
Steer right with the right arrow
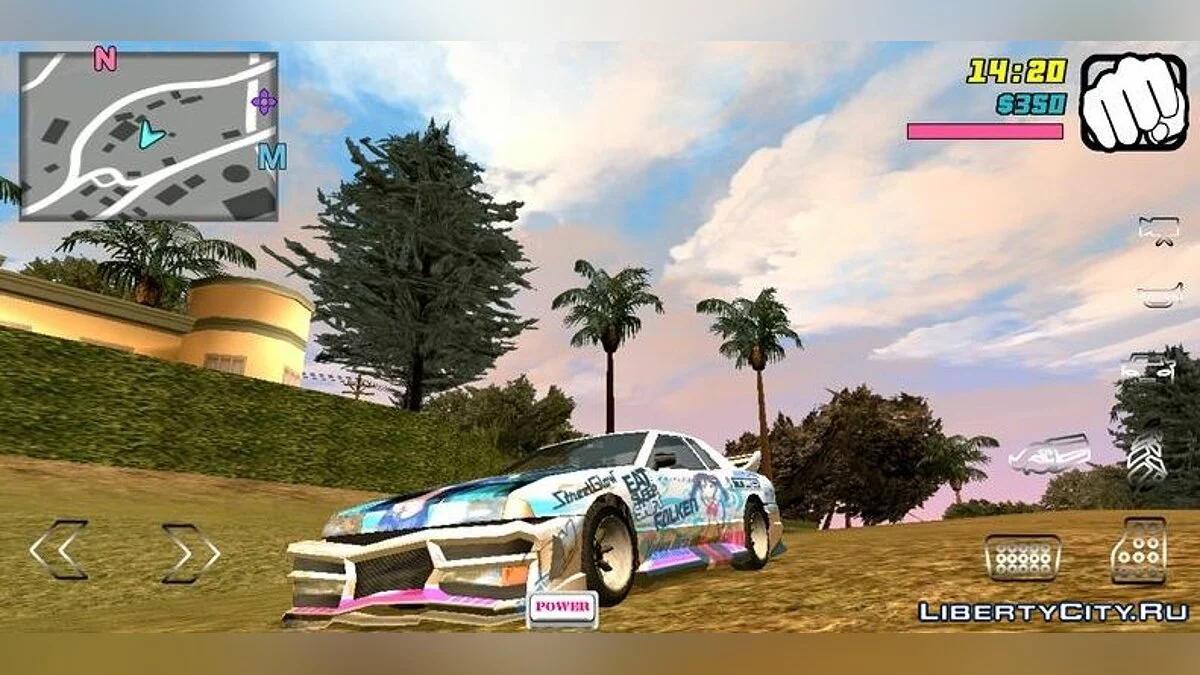[191, 552]
